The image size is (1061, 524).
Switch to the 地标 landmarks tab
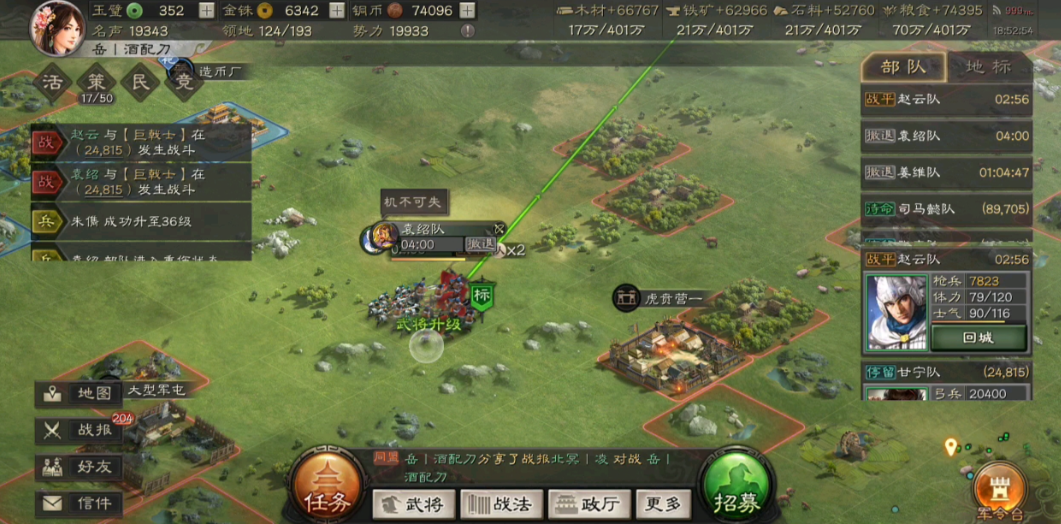987,68
